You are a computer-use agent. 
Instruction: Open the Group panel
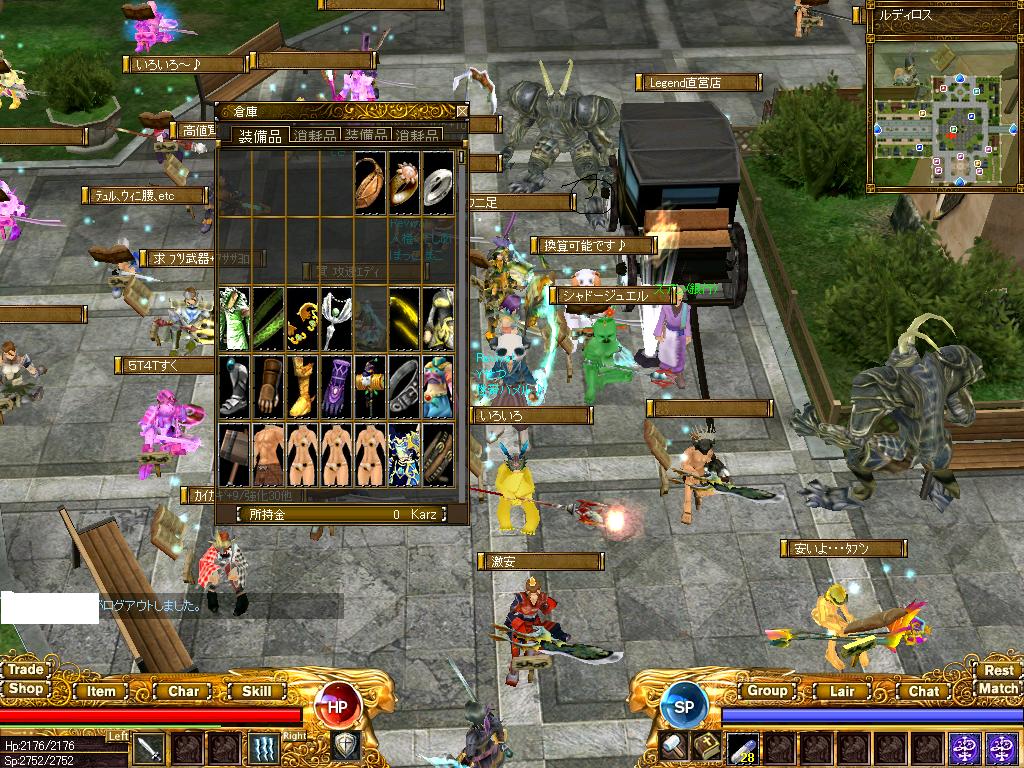pyautogui.click(x=767, y=691)
